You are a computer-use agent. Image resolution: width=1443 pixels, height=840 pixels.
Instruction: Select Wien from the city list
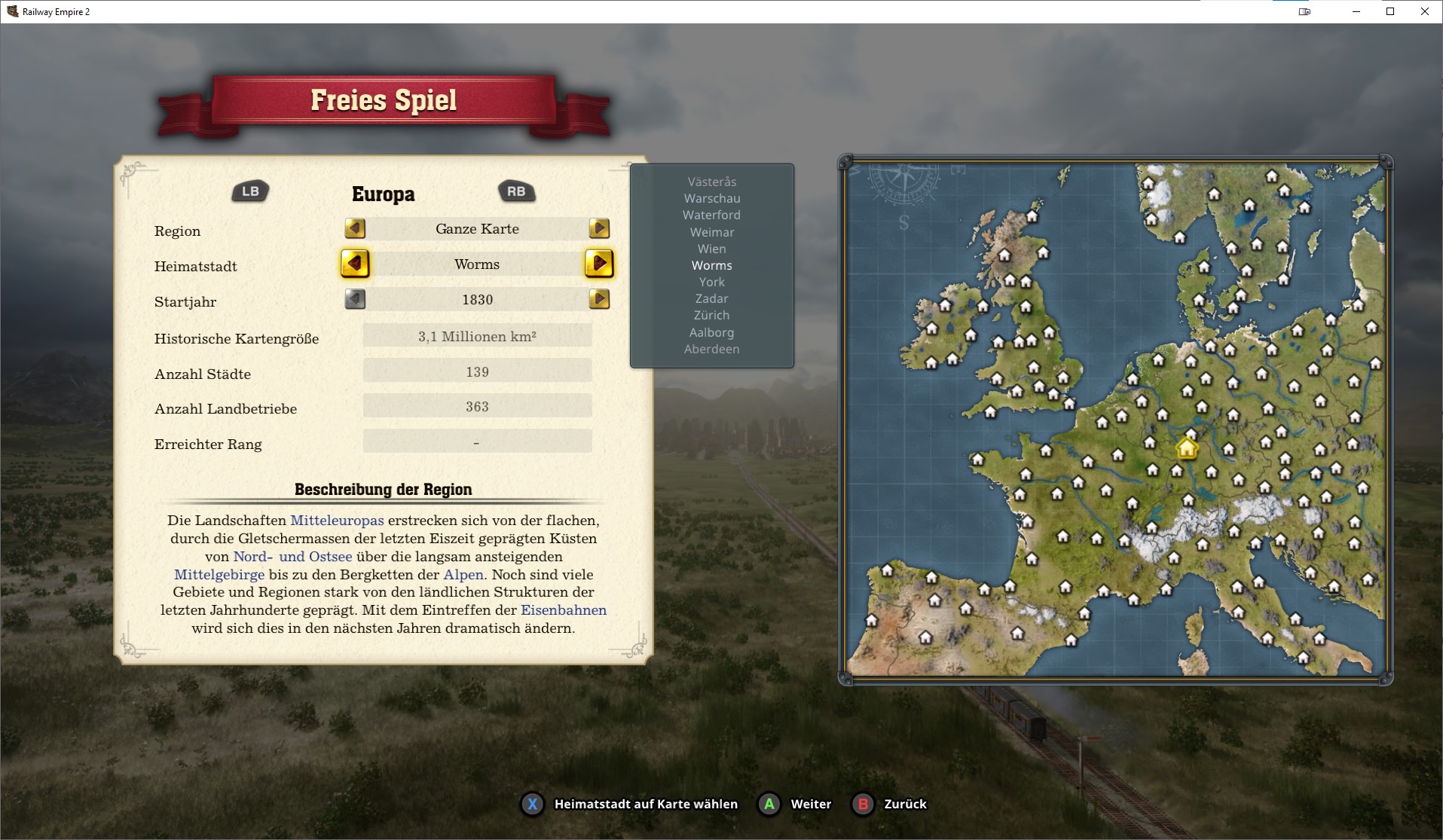711,249
